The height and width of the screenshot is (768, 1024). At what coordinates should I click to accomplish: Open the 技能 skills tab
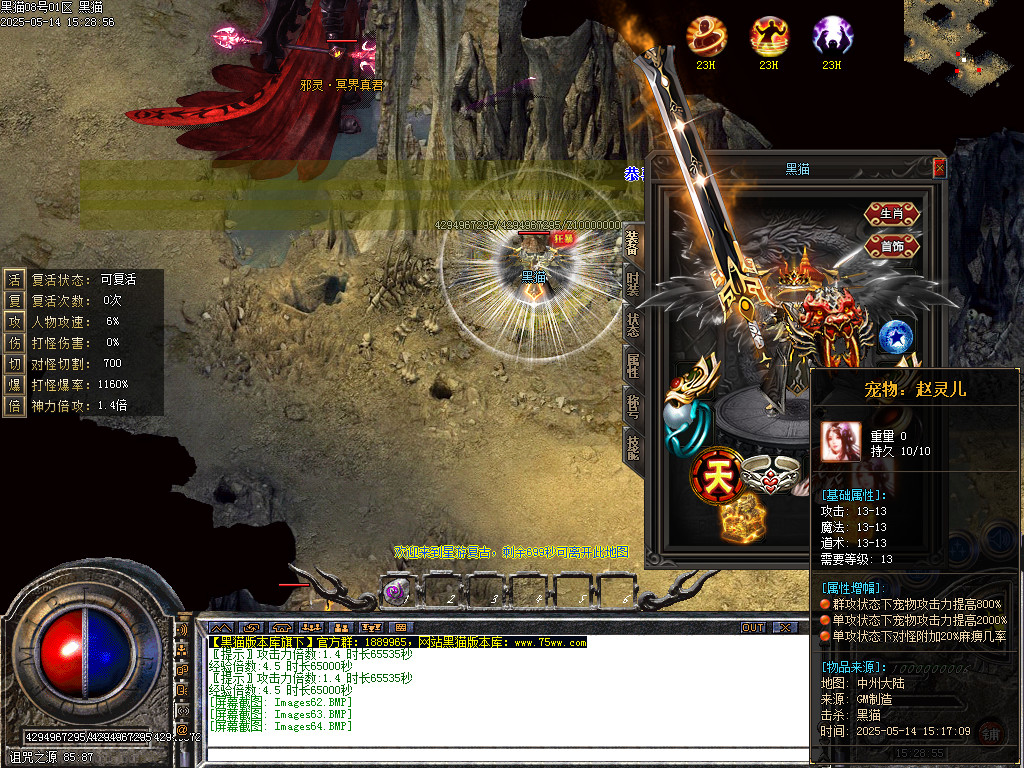pyautogui.click(x=633, y=446)
